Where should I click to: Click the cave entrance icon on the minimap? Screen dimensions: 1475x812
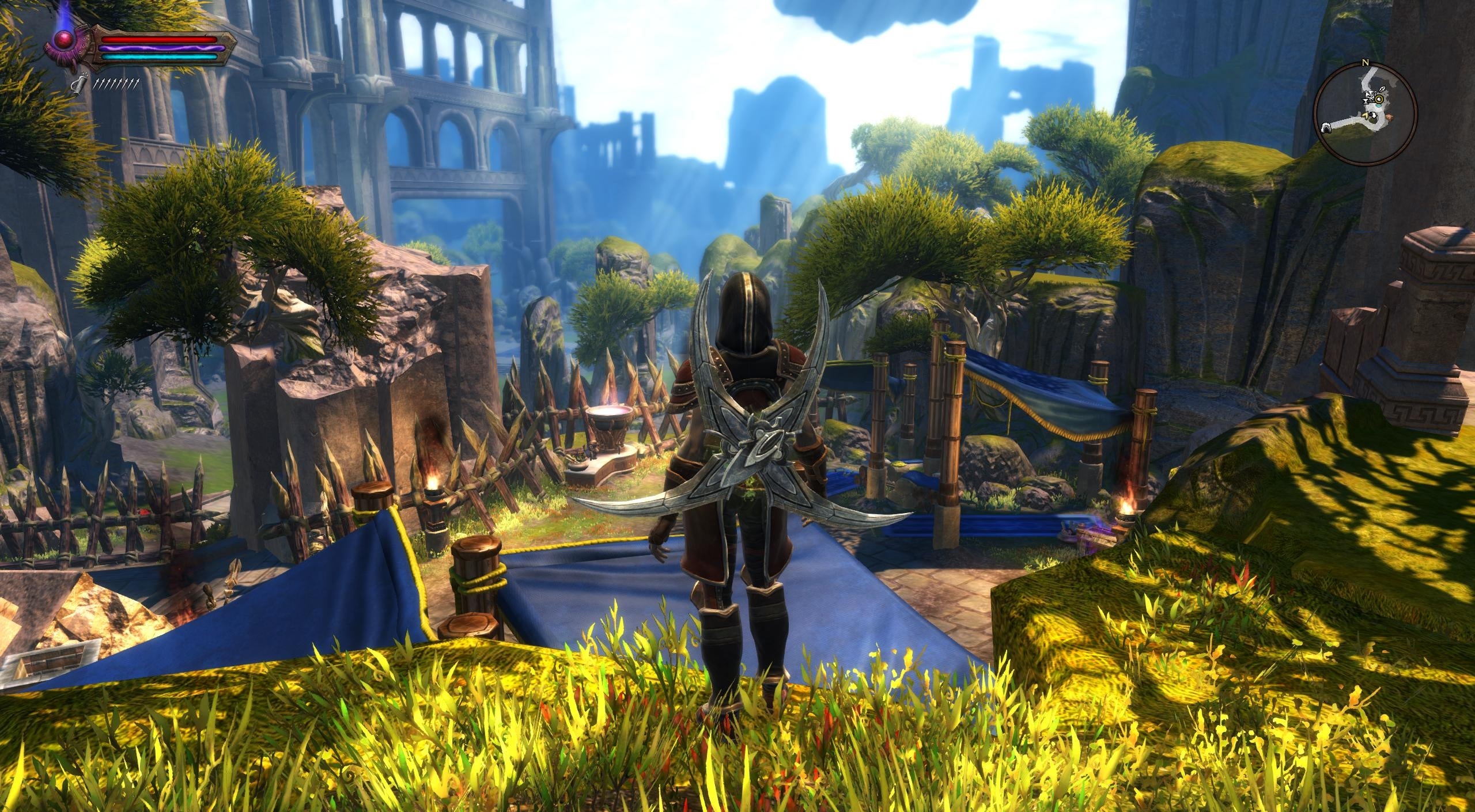tap(1326, 128)
